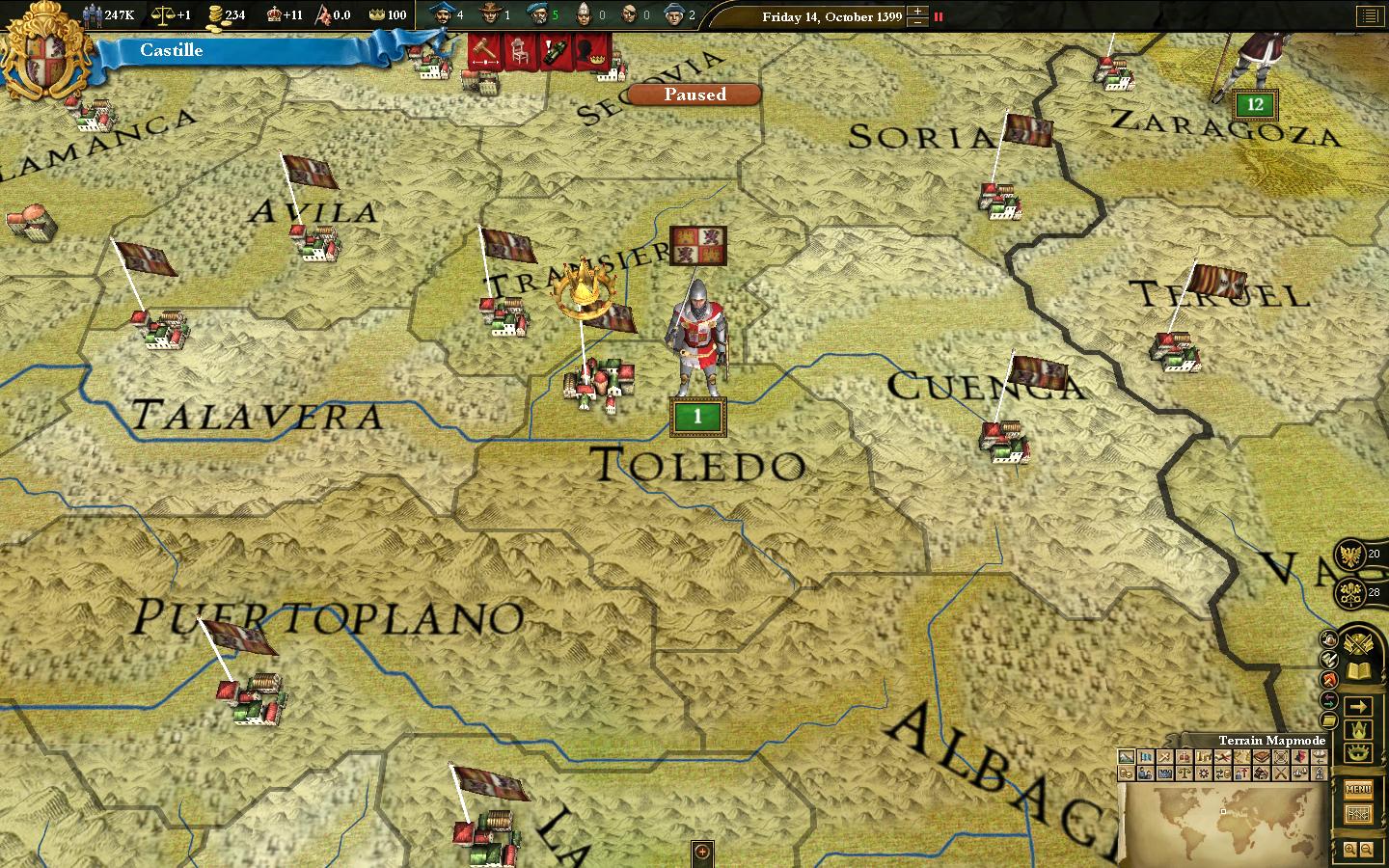
Task: Click the world minimap
Action: click(1222, 823)
